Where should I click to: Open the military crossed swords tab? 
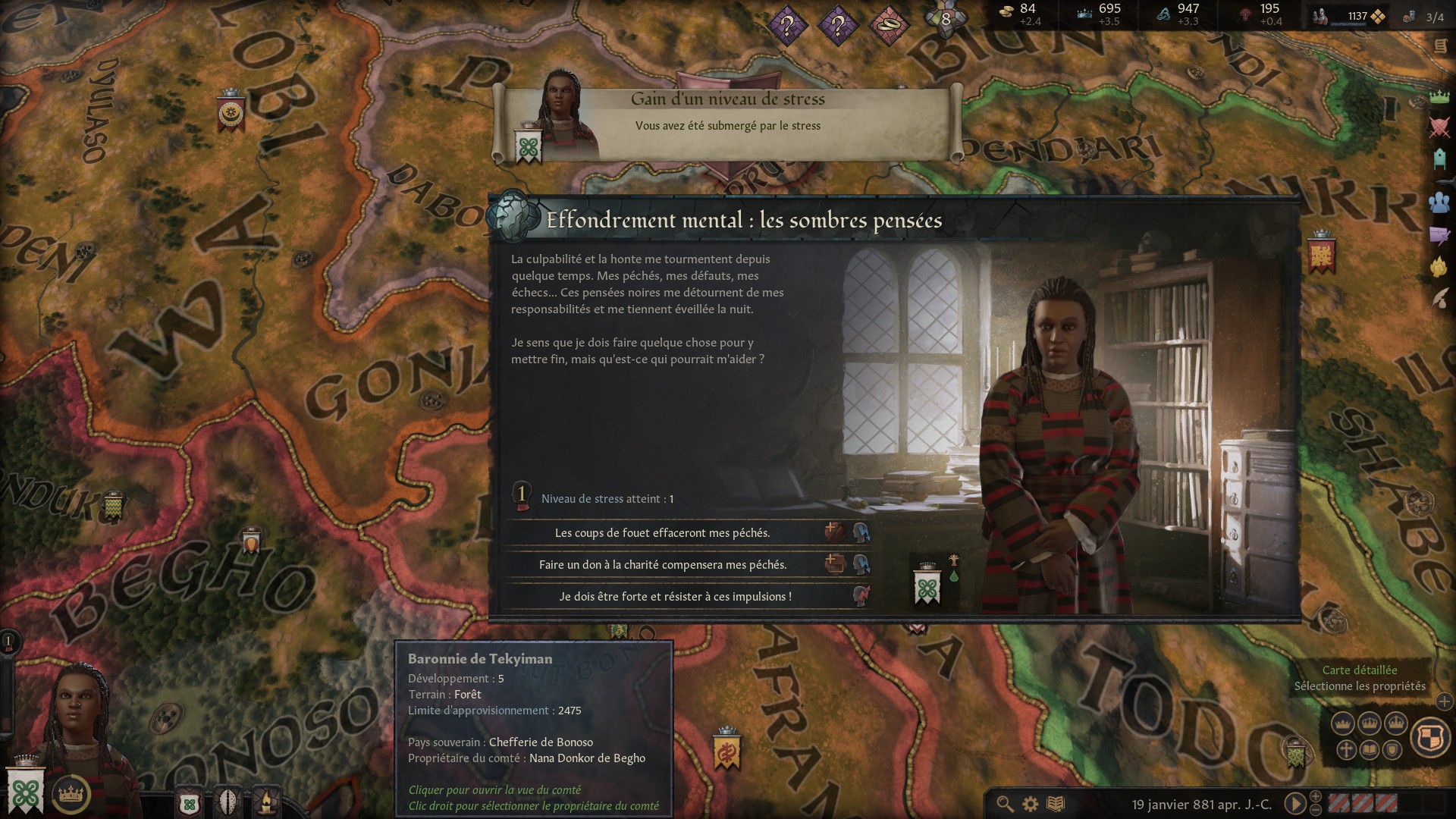[x=1439, y=127]
